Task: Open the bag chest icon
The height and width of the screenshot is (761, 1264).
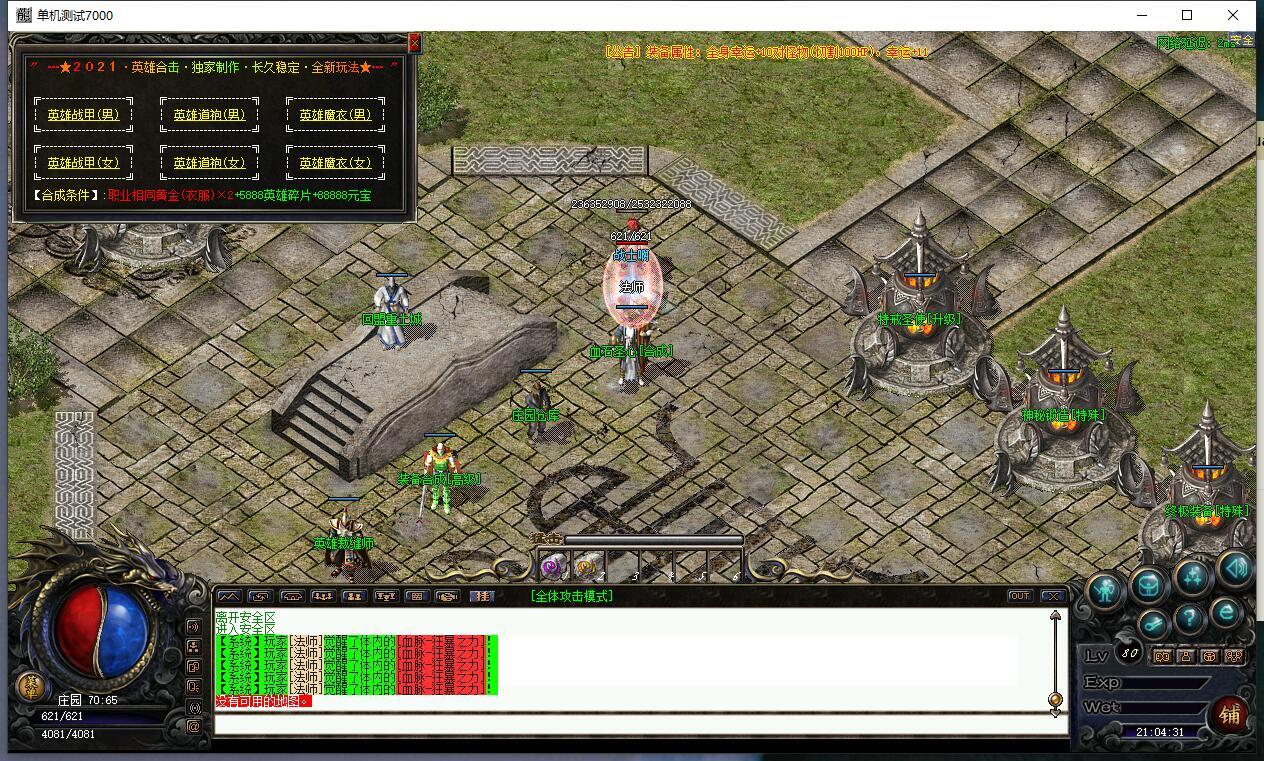Action: [x=1150, y=586]
